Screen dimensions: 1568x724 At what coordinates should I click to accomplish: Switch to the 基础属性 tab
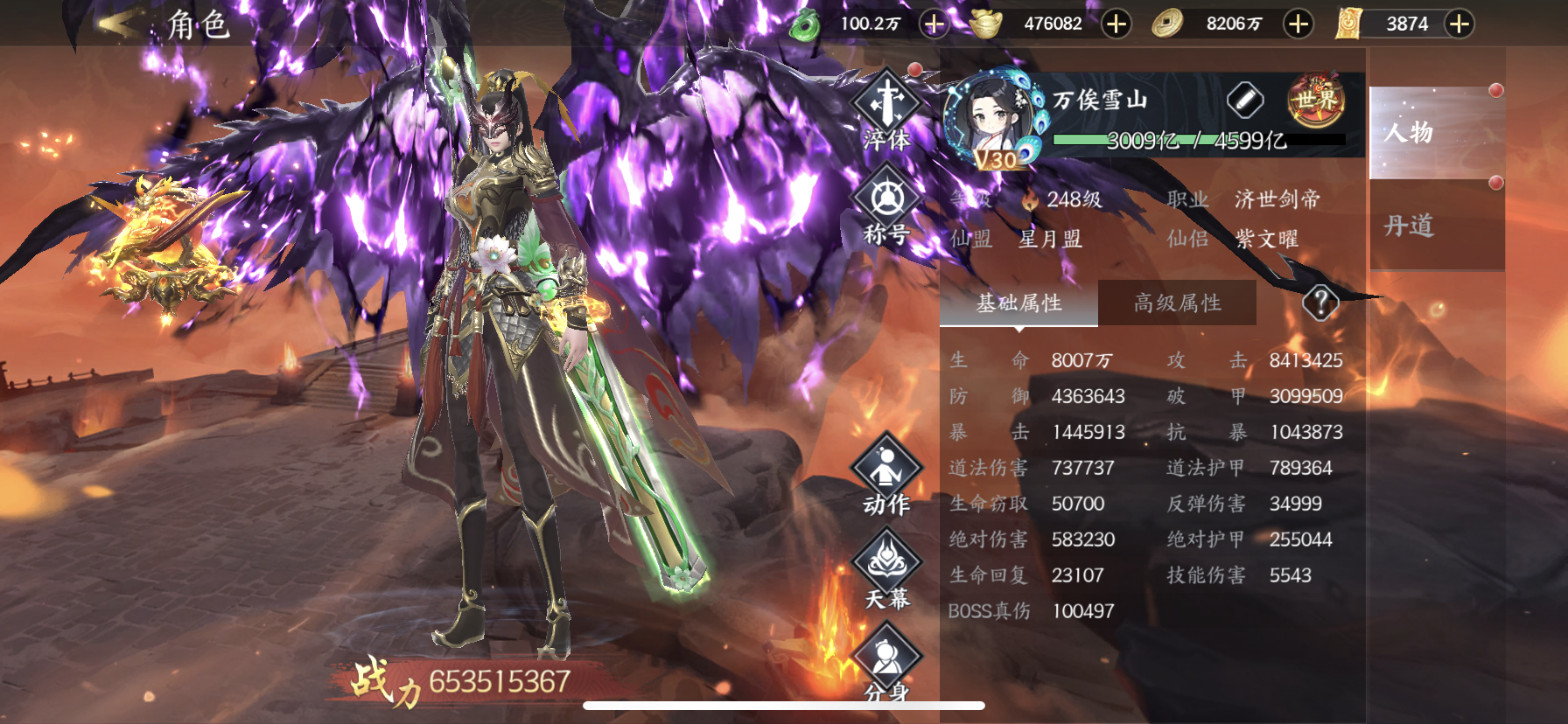coord(1018,303)
